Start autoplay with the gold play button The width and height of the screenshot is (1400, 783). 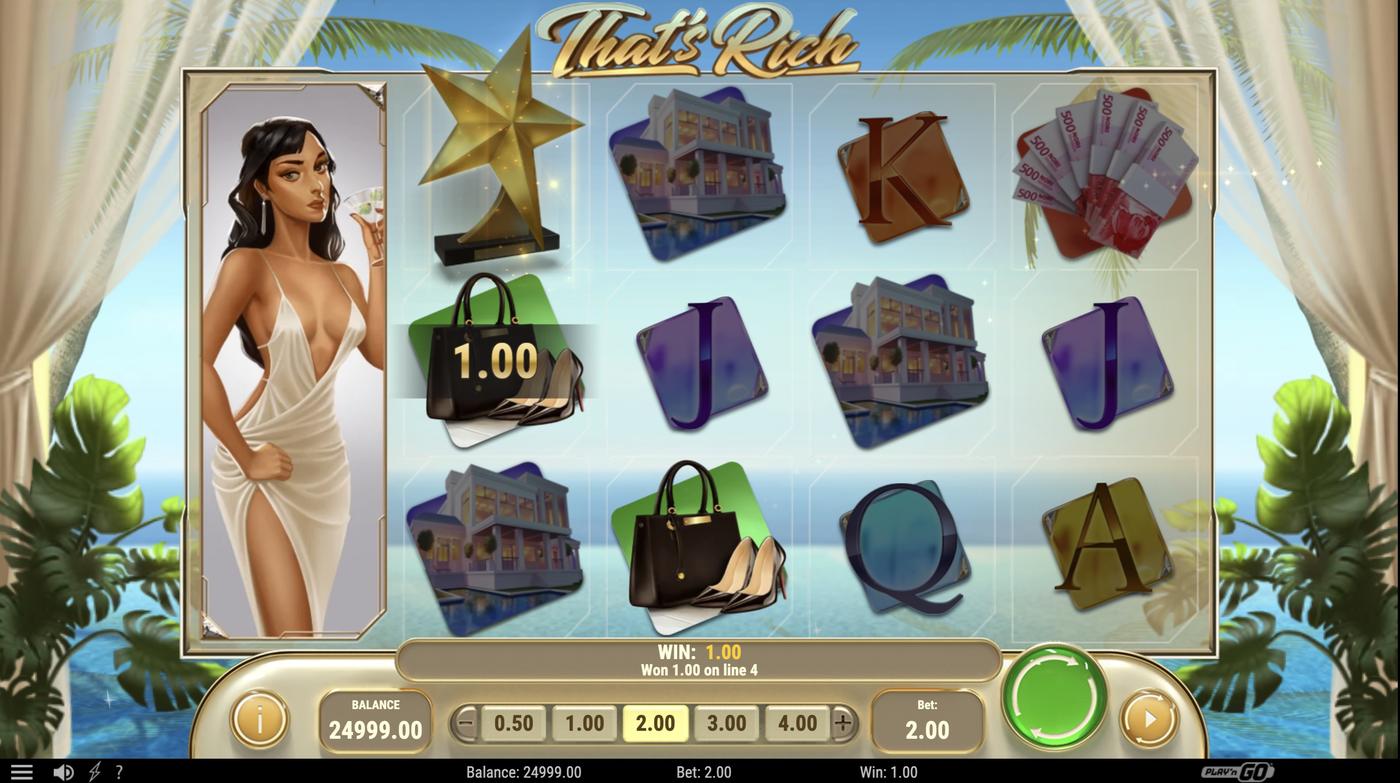pyautogui.click(x=1148, y=718)
